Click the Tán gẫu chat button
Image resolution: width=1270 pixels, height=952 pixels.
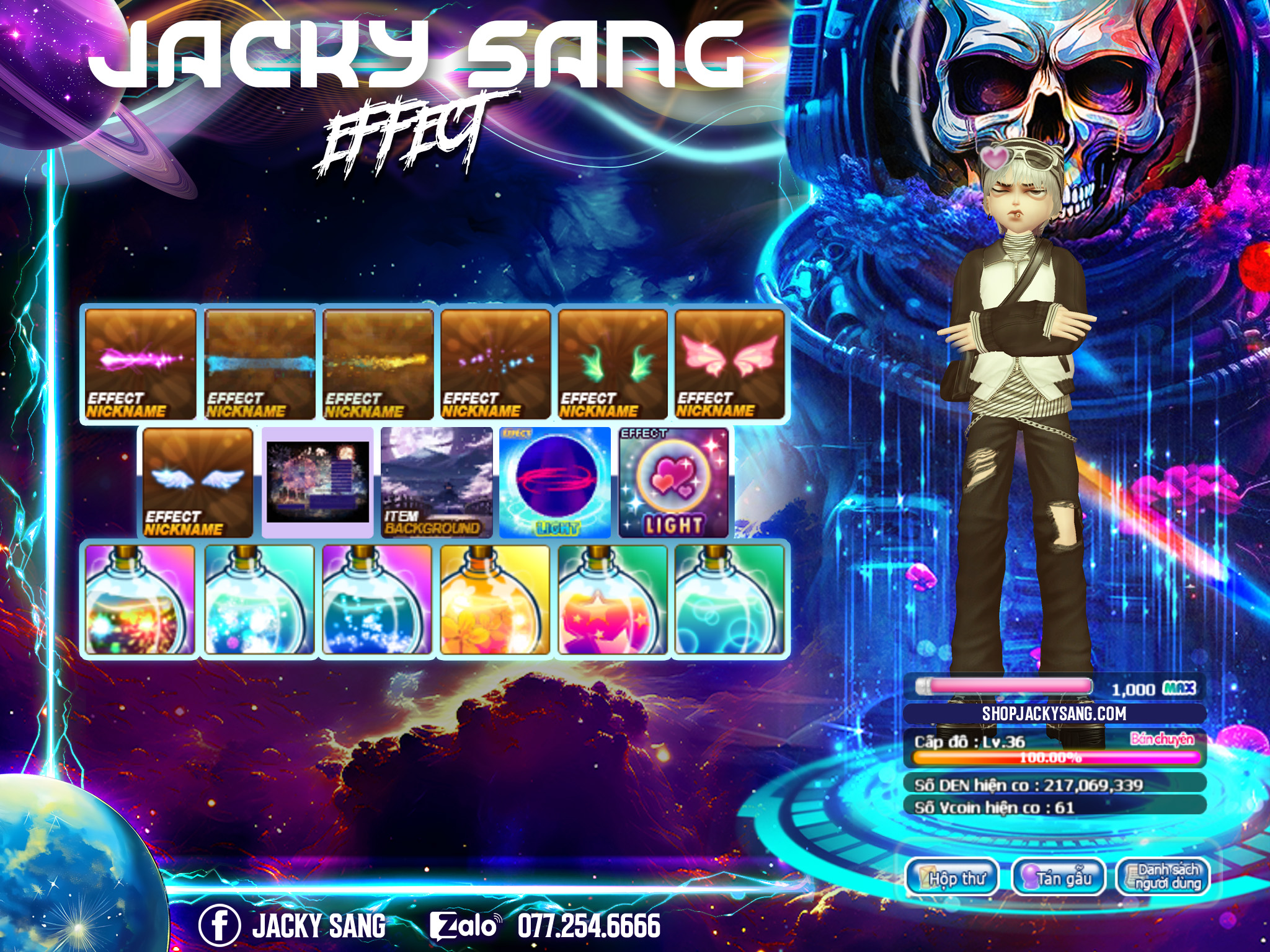point(1059,878)
